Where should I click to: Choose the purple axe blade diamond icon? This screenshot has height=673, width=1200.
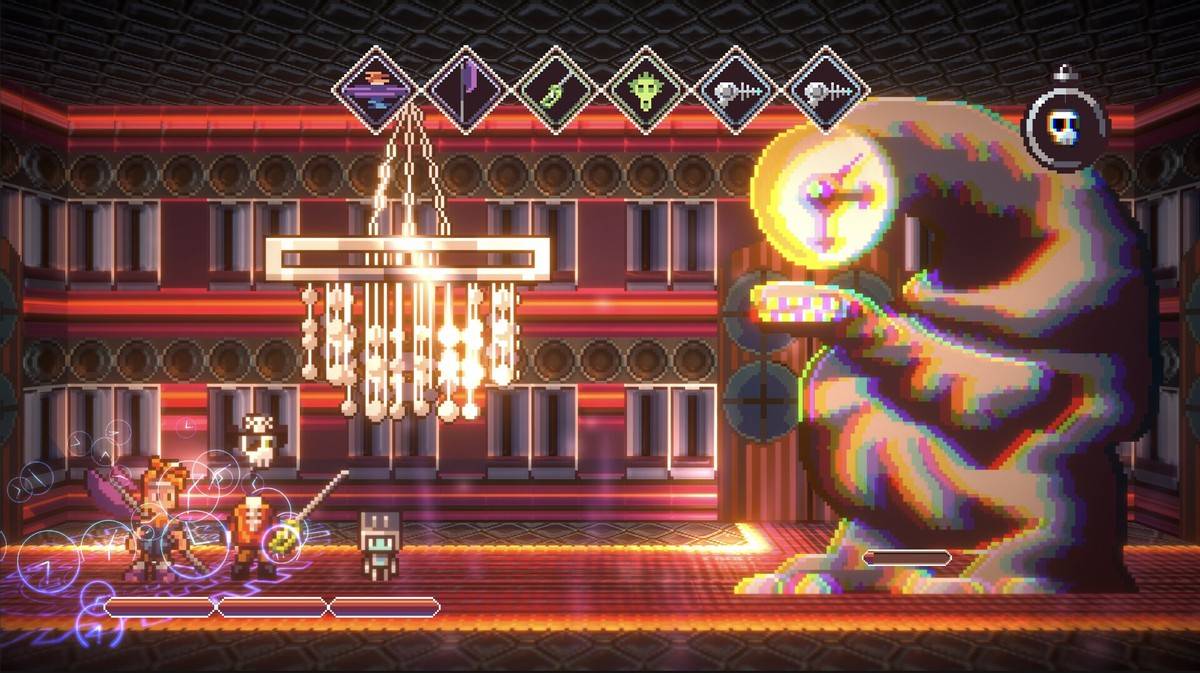pyautogui.click(x=468, y=91)
